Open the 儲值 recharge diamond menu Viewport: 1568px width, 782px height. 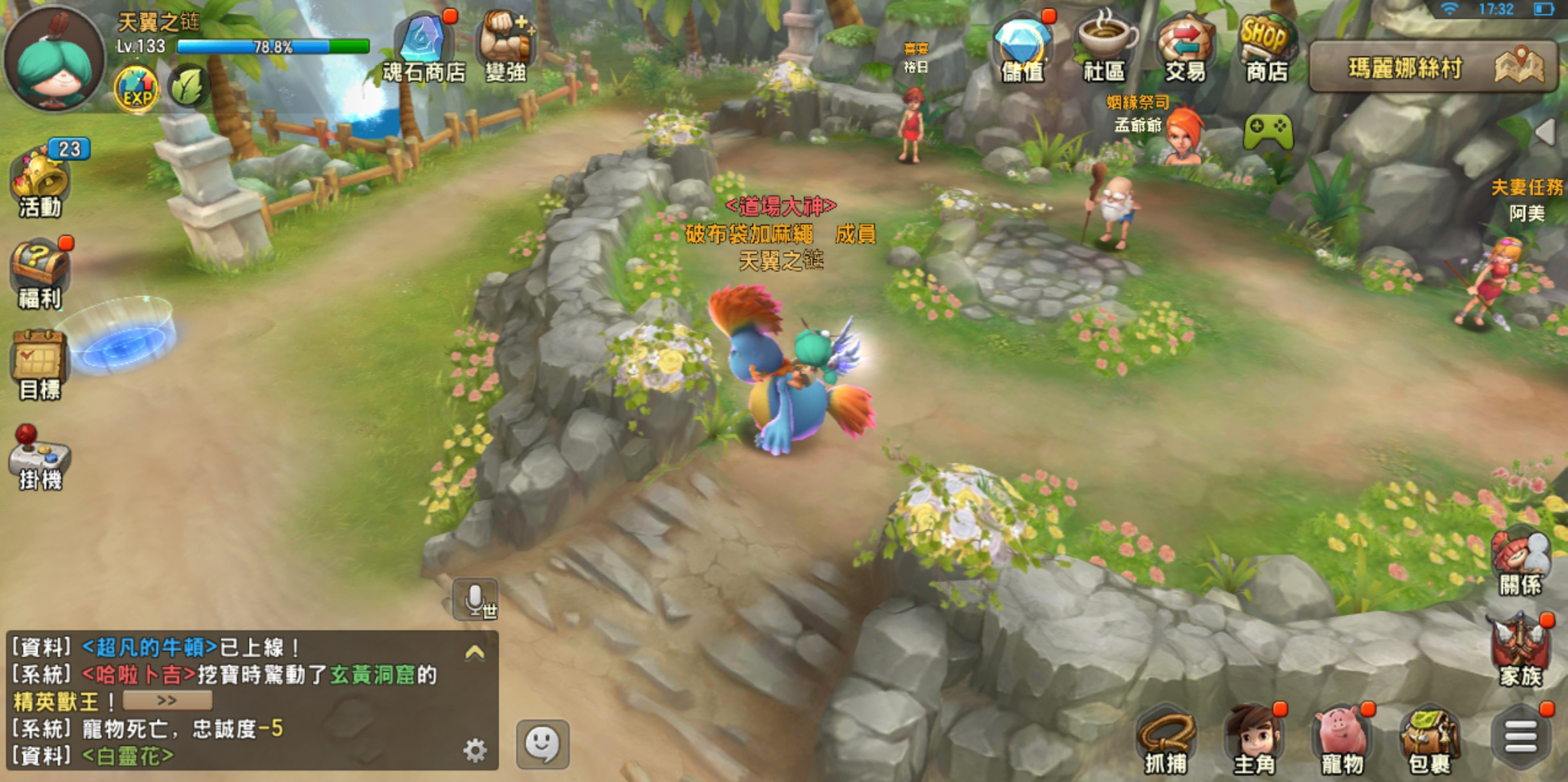pyautogui.click(x=1022, y=47)
